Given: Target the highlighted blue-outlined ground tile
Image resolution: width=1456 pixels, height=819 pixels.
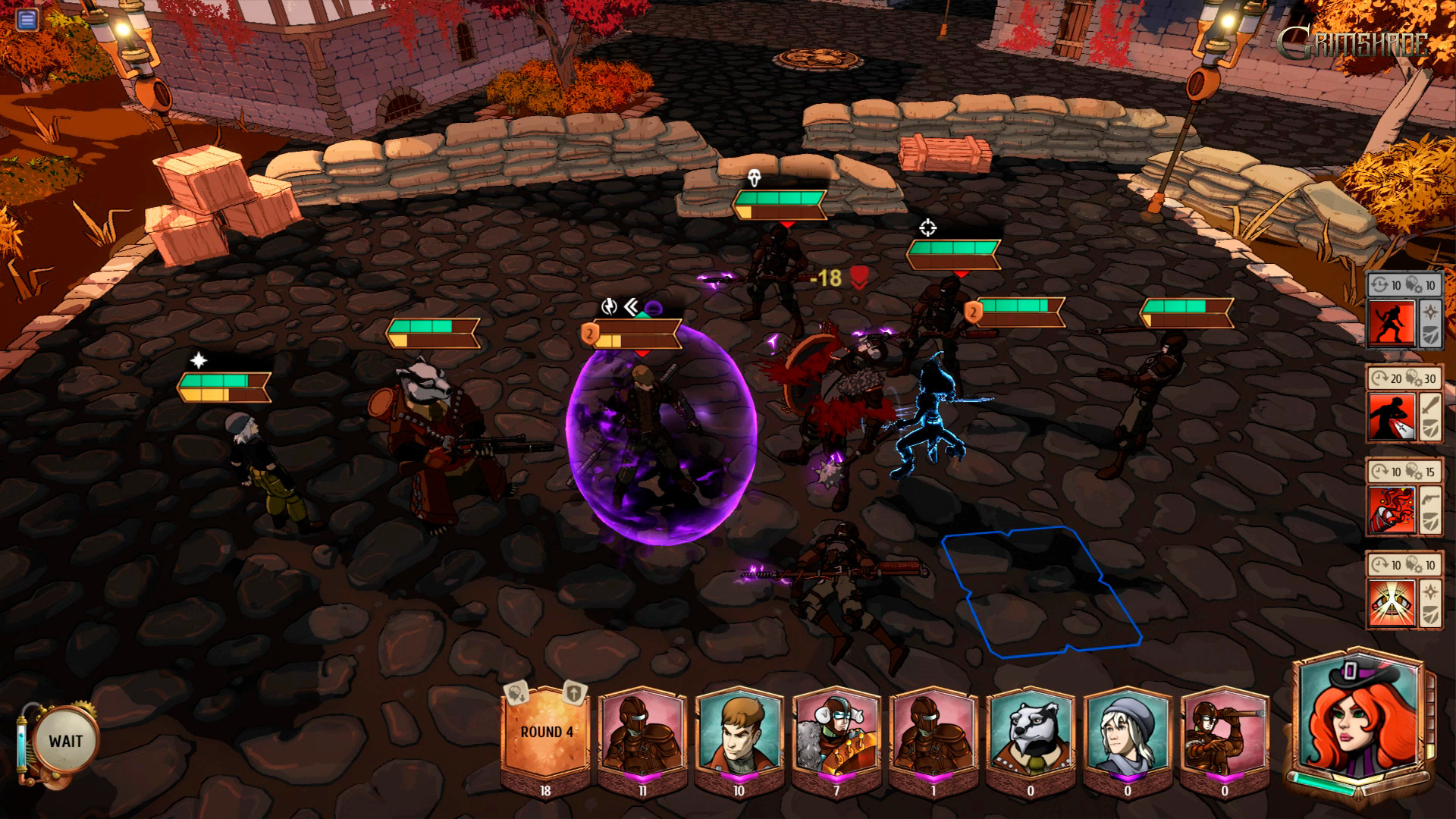Looking at the screenshot, I should [1040, 590].
